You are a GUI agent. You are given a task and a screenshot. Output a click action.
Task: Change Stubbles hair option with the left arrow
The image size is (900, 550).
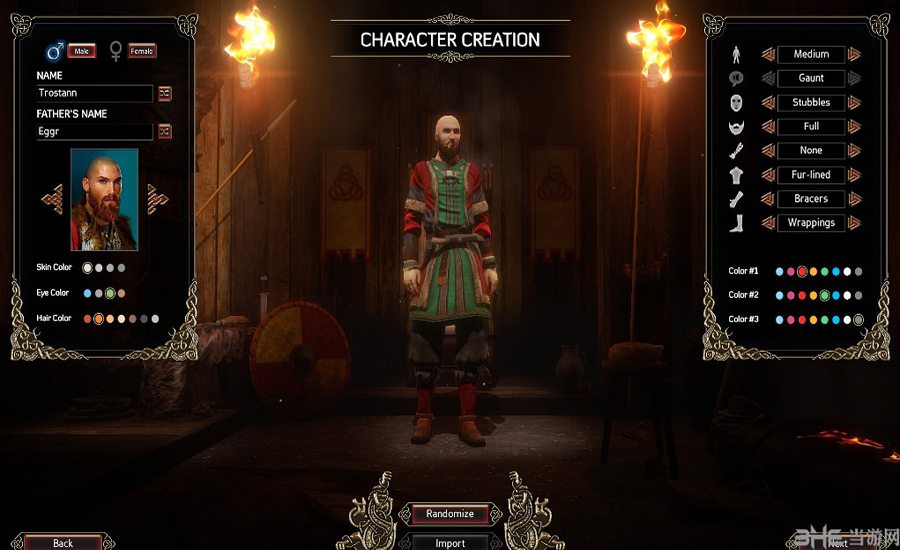768,102
